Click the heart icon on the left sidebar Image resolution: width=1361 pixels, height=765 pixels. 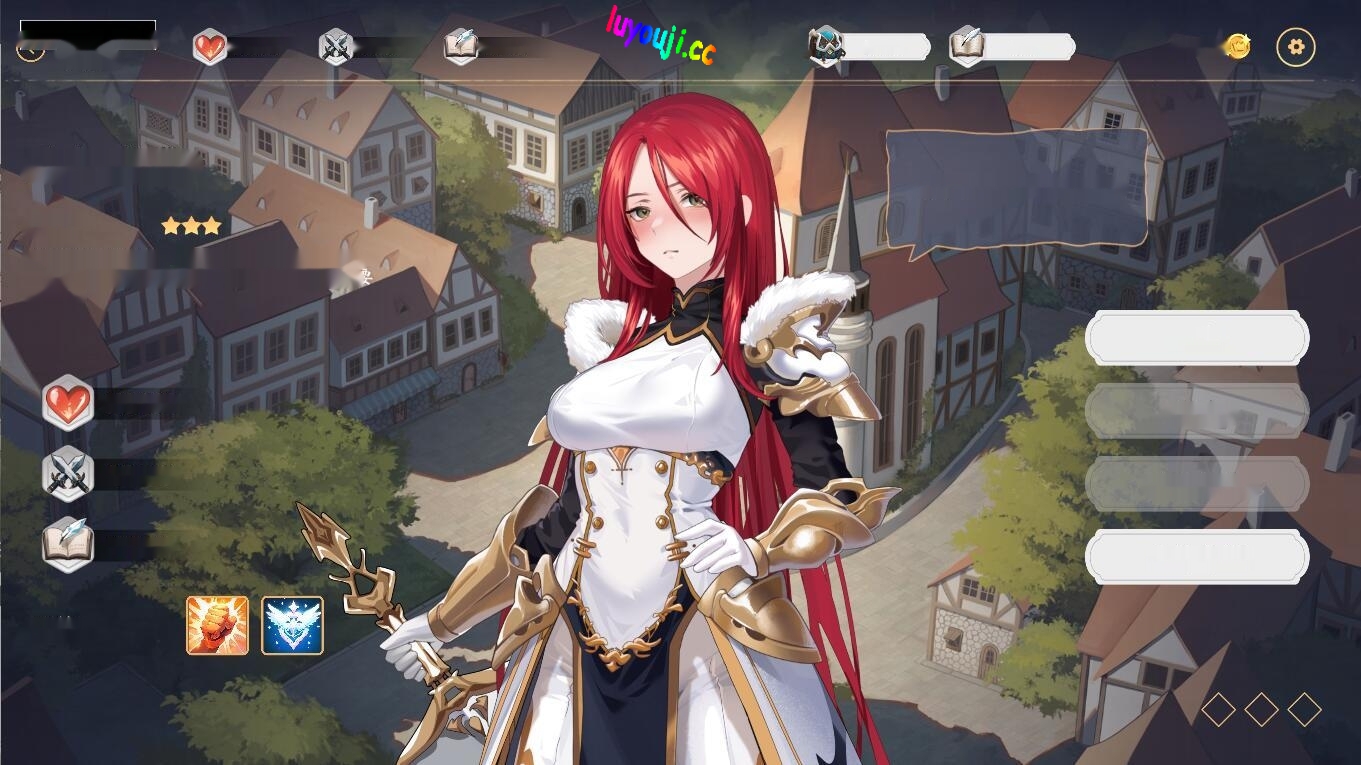68,403
